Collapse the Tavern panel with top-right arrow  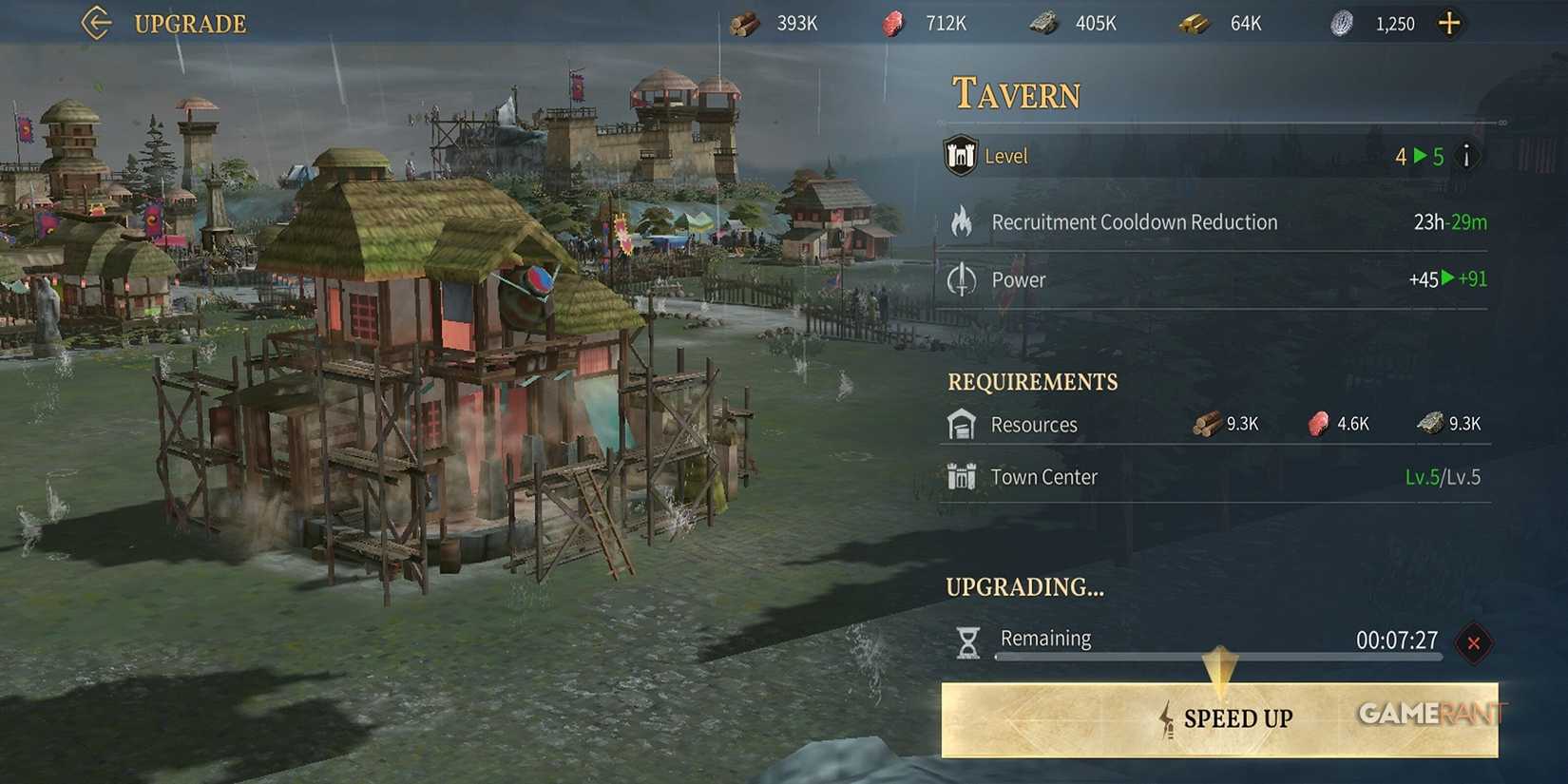pos(1504,122)
